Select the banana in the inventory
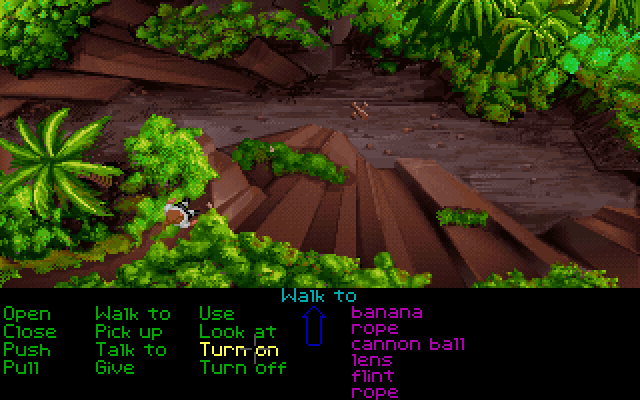Viewport: 640px width, 400px height. click(x=386, y=313)
